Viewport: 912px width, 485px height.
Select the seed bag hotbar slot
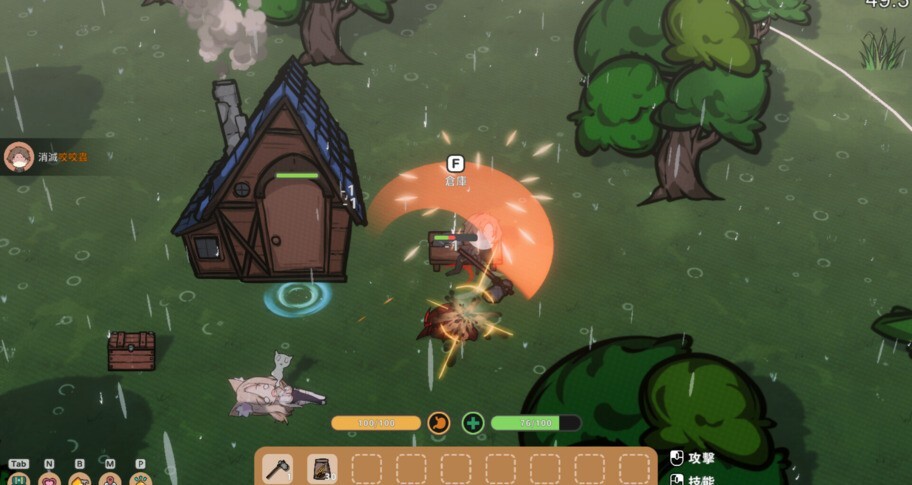pos(322,468)
